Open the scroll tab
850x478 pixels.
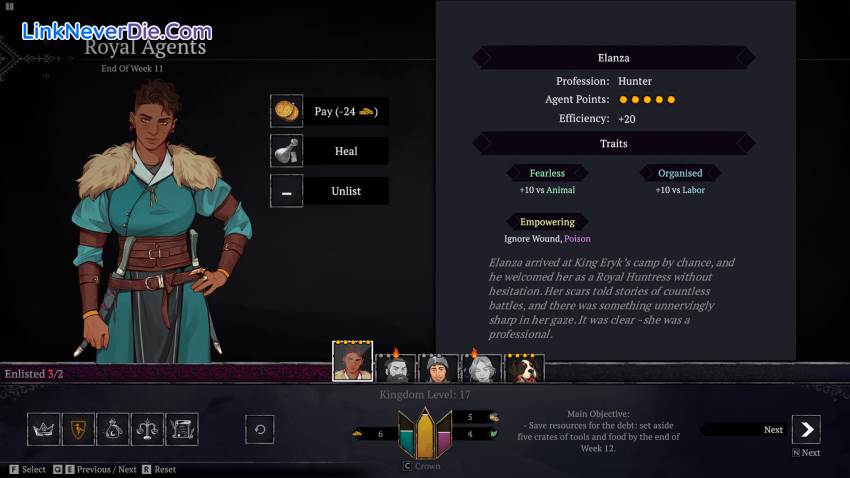[x=182, y=429]
